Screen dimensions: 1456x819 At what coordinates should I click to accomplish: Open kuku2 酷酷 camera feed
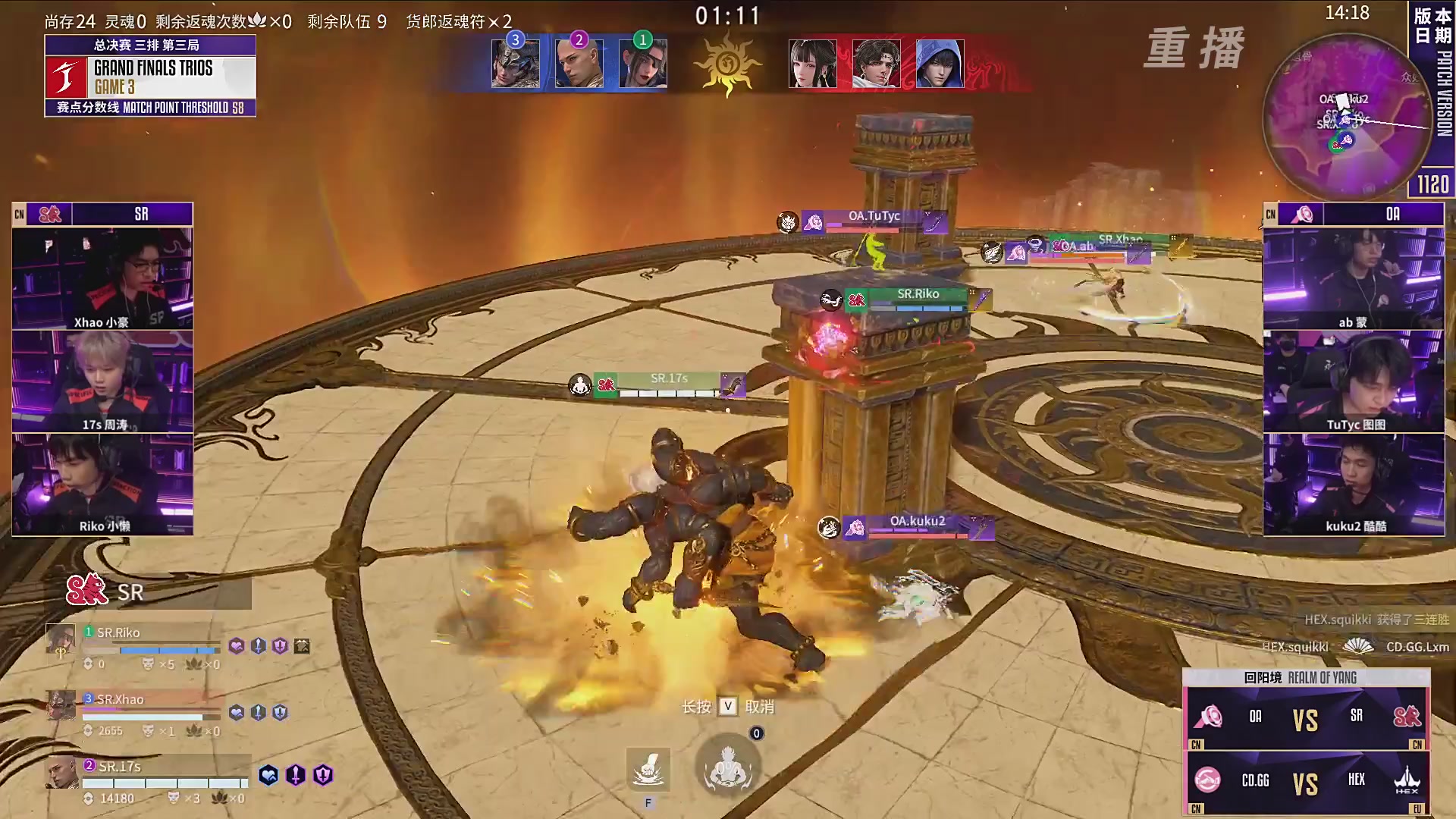point(1354,485)
